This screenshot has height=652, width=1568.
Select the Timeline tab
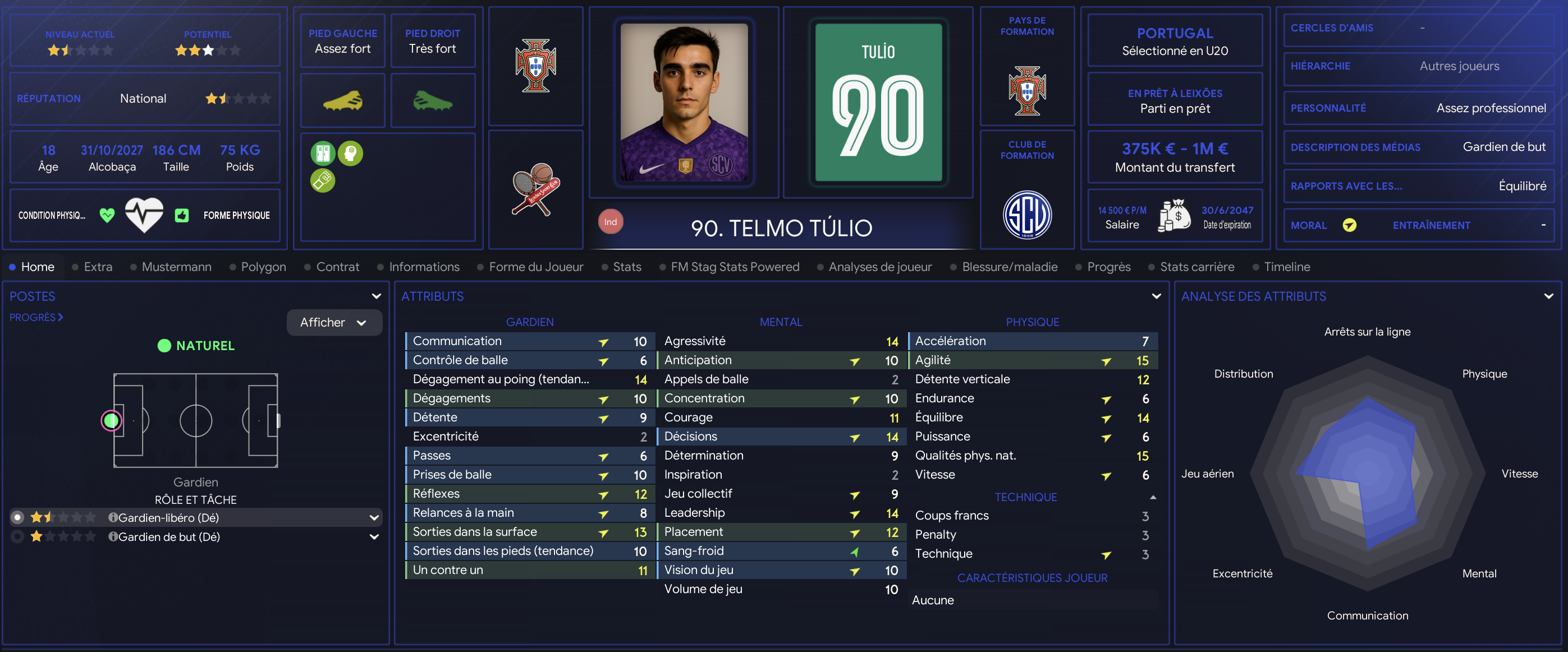coord(1286,267)
